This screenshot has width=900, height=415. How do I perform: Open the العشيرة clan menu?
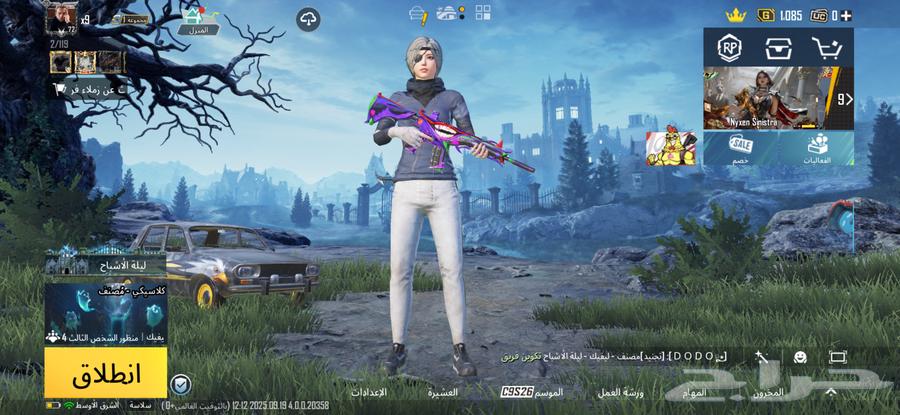444,393
